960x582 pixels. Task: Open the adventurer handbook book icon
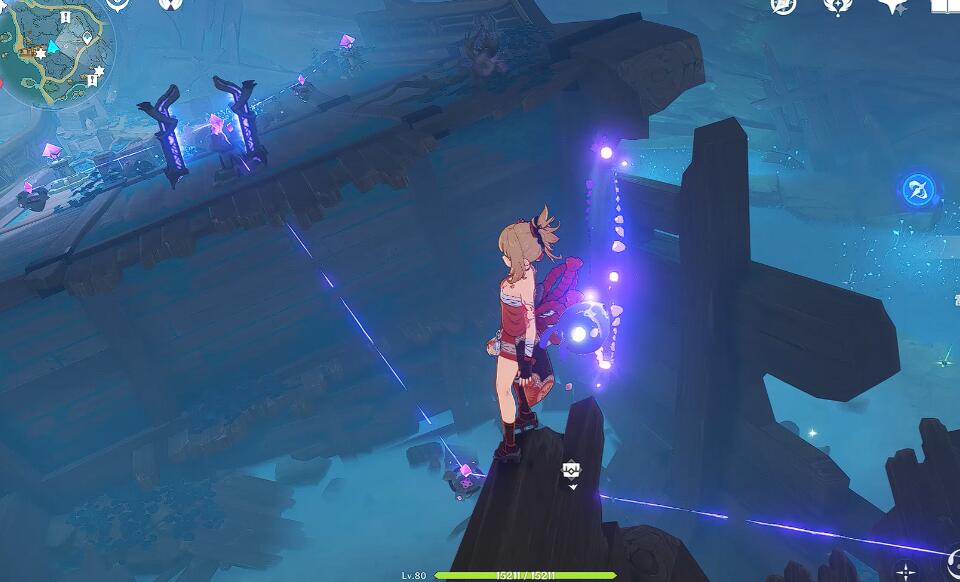(944, 5)
